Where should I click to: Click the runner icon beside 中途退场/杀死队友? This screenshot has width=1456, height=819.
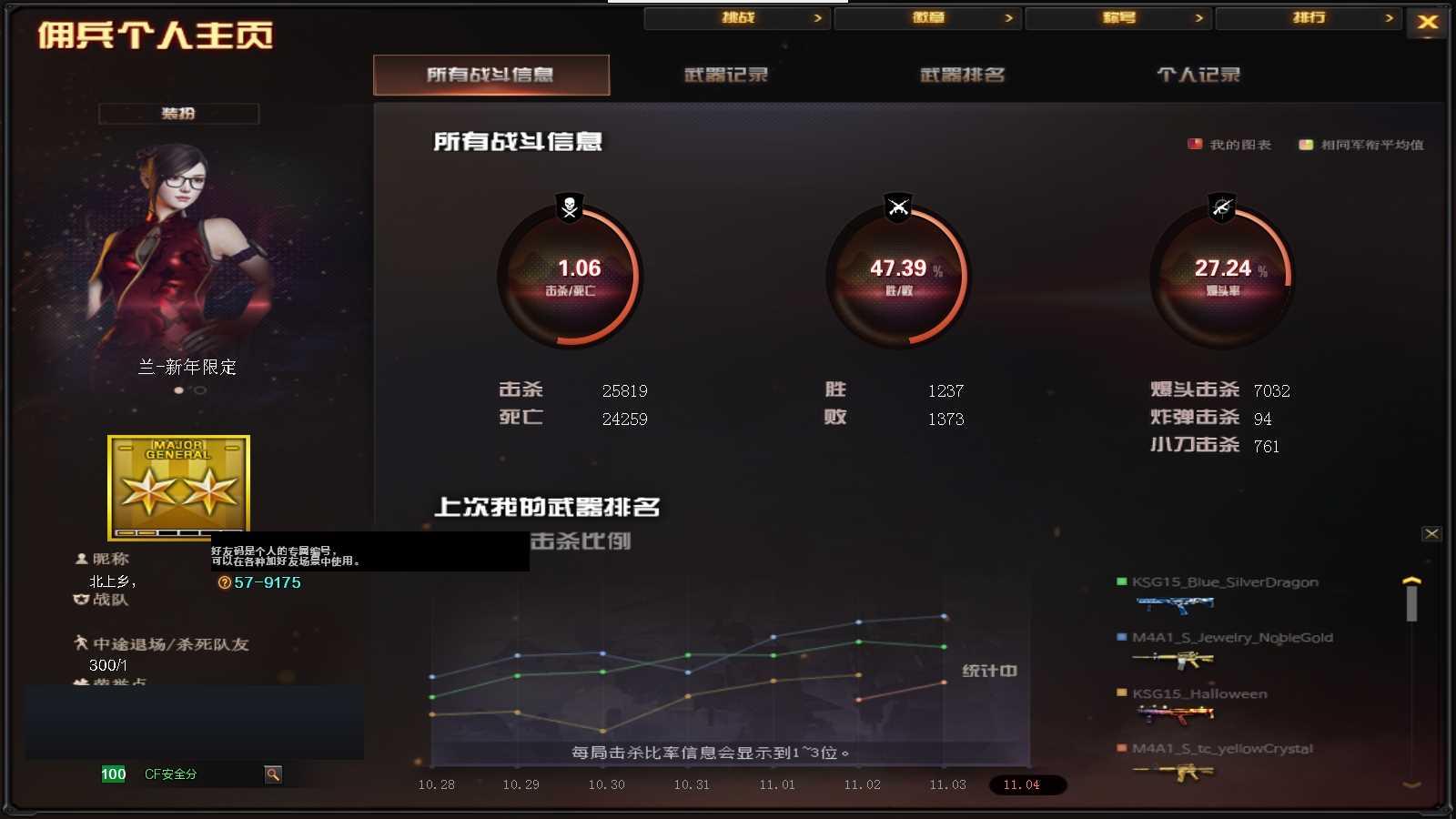tap(81, 643)
